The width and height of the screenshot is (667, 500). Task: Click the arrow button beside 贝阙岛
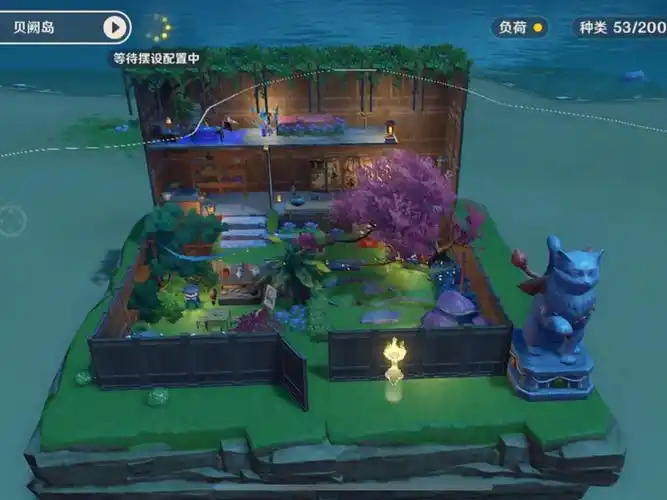tap(116, 27)
